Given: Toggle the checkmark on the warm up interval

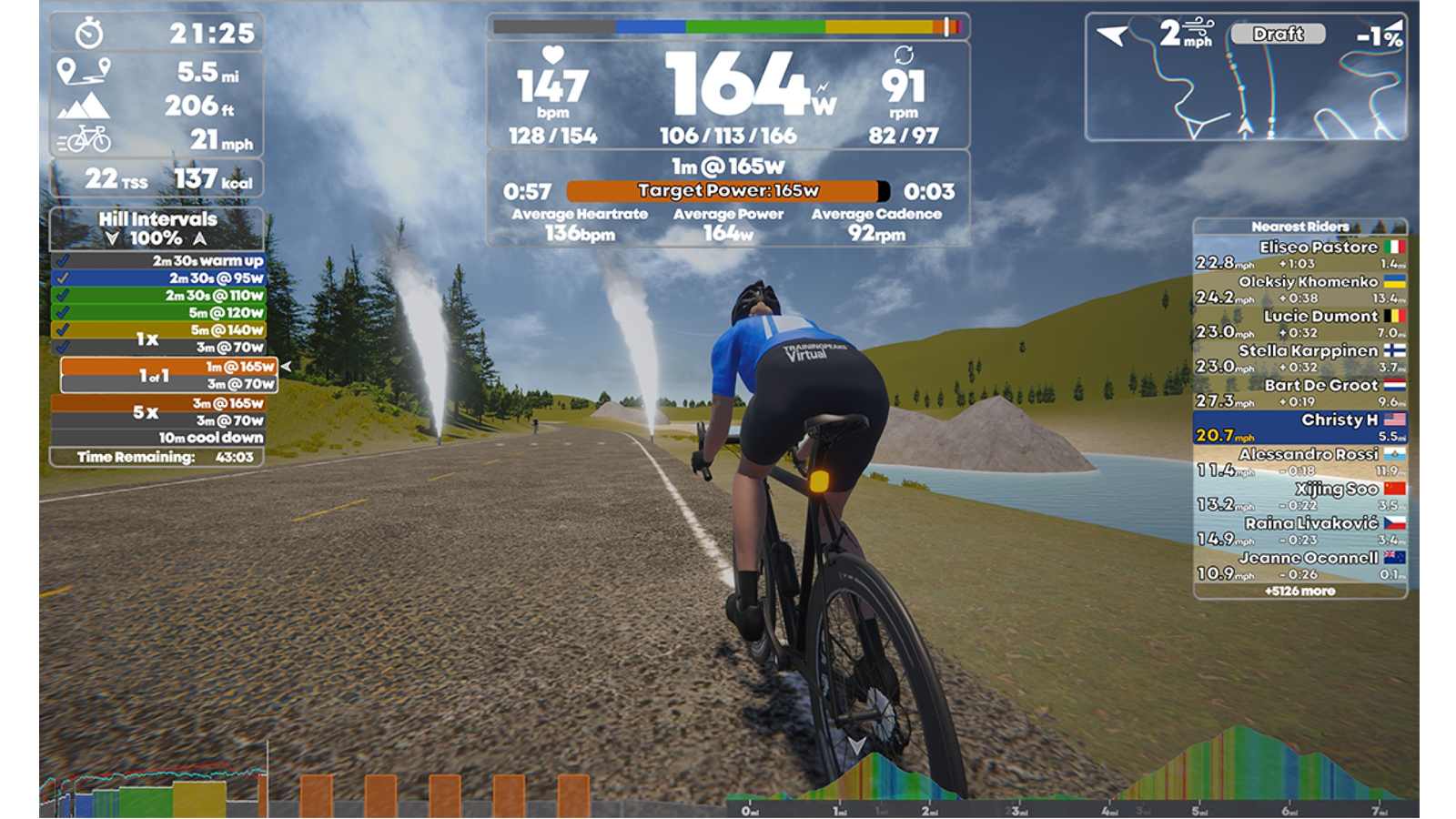Looking at the screenshot, I should pyautogui.click(x=64, y=259).
